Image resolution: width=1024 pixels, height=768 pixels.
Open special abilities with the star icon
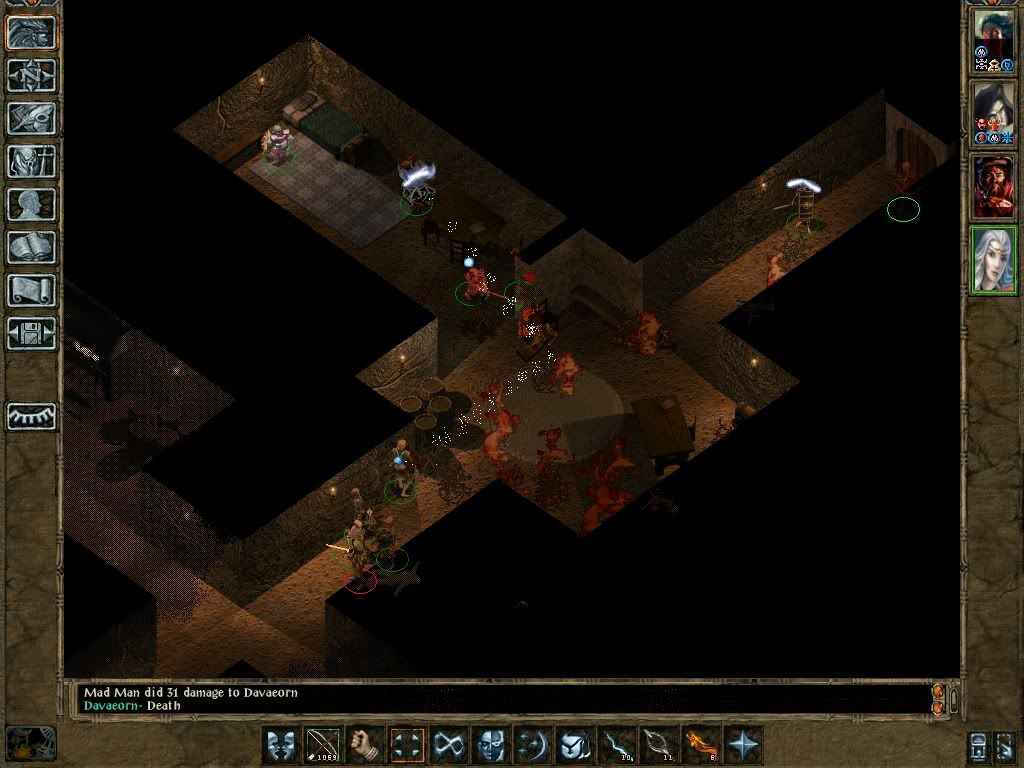coord(744,745)
